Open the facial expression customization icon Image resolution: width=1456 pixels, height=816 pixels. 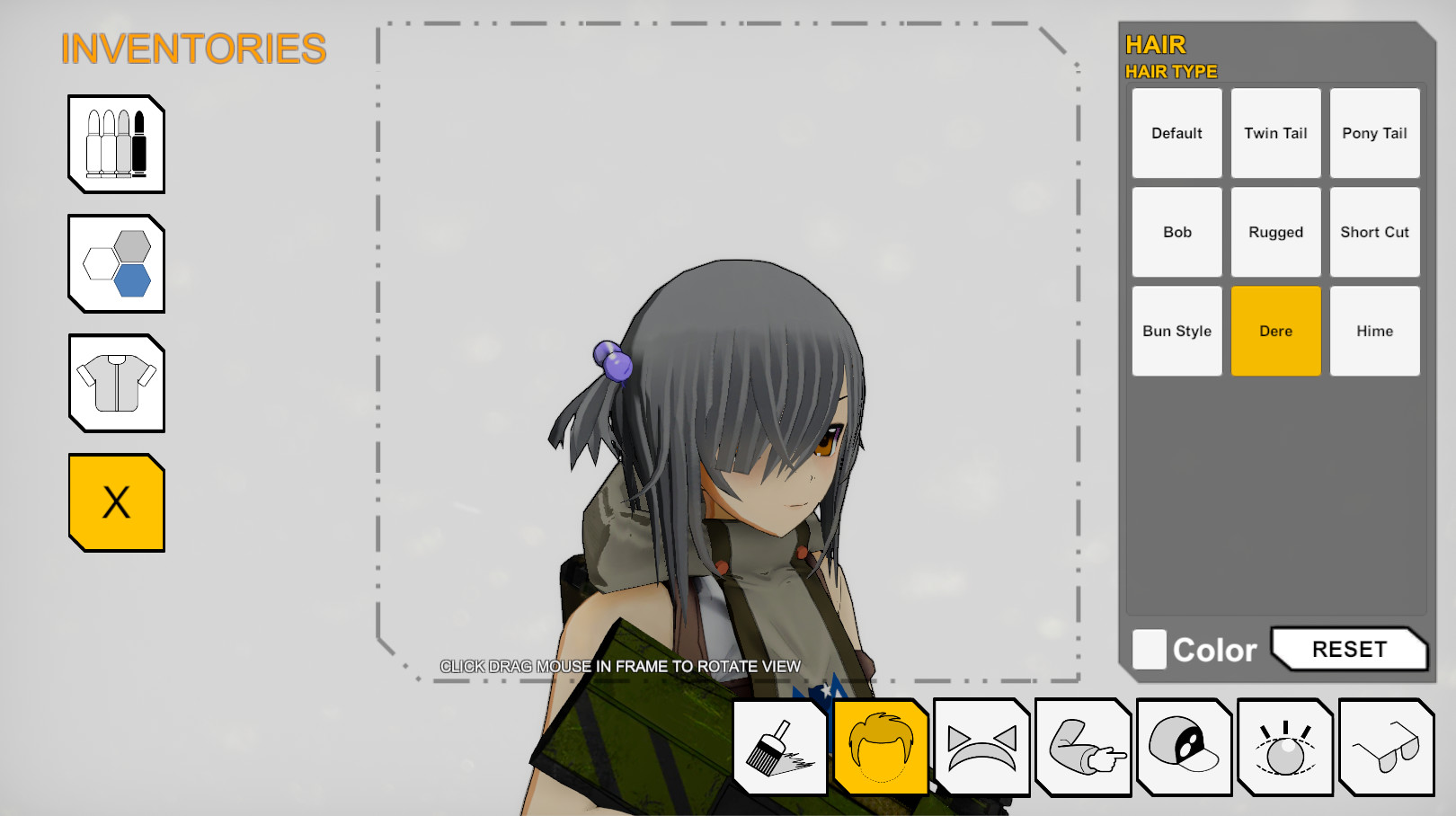[x=981, y=747]
